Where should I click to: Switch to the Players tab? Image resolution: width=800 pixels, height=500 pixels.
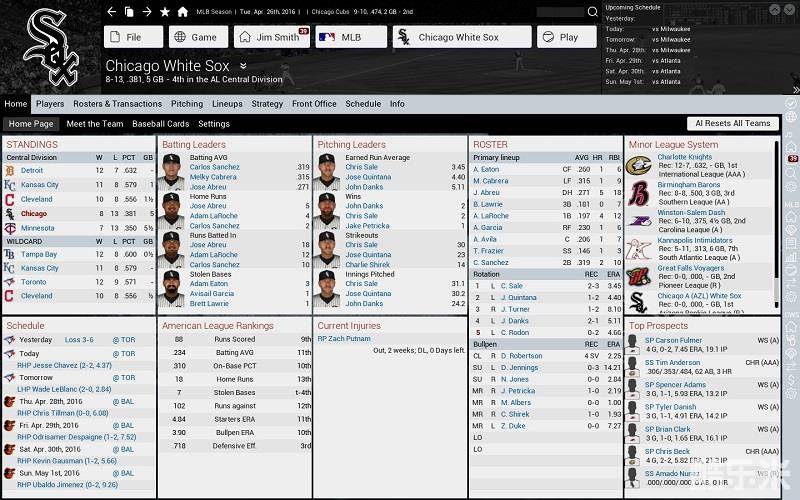point(50,104)
